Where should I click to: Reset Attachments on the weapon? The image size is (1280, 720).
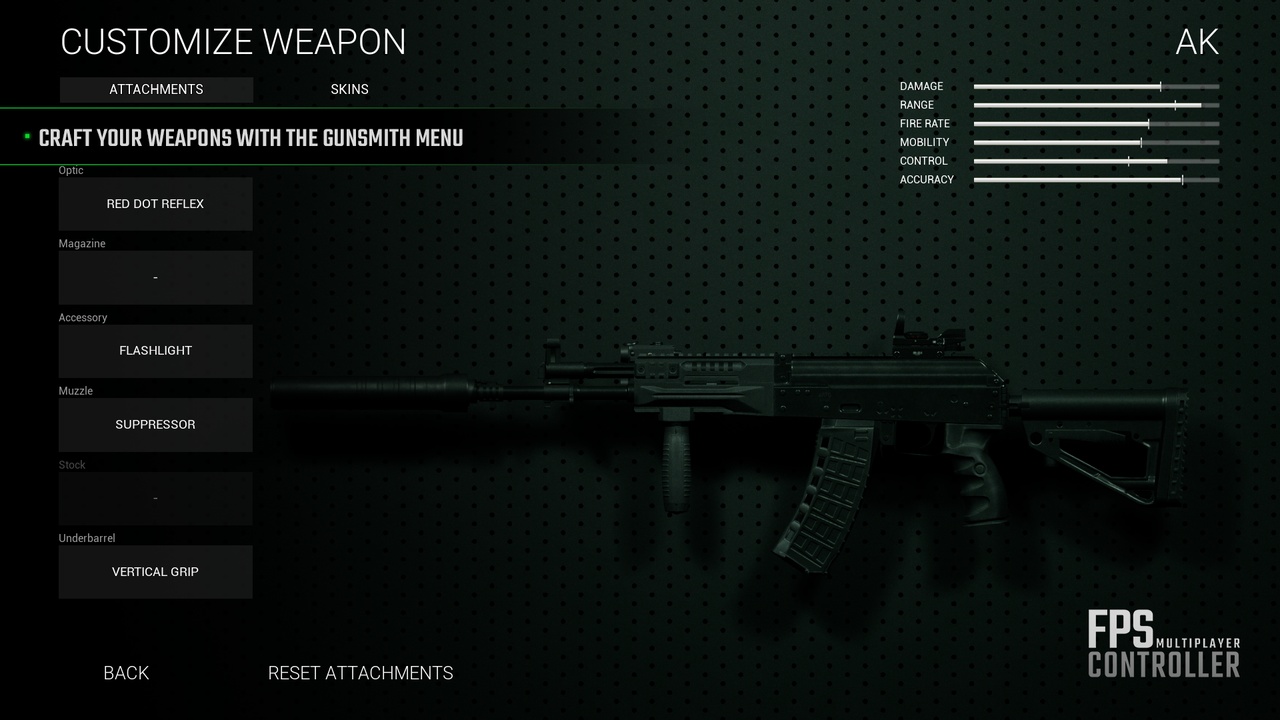point(360,673)
